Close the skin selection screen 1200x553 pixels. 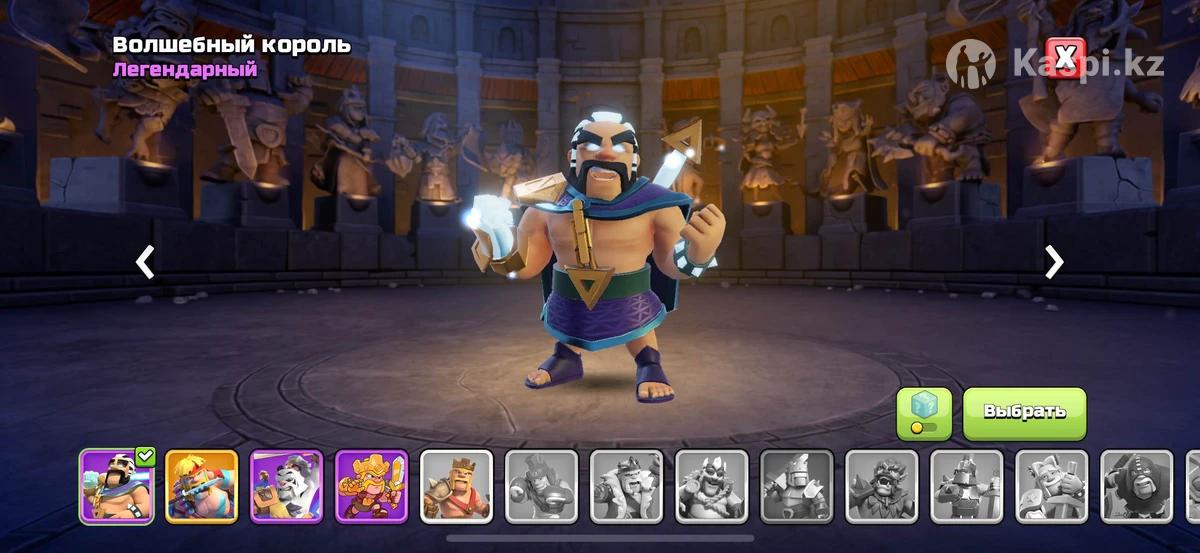coord(1064,57)
